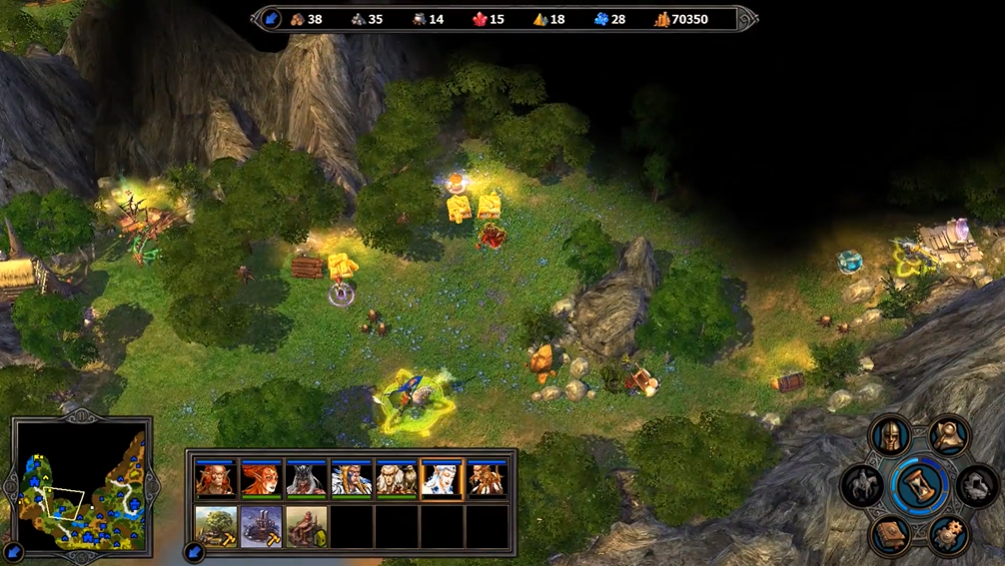Click the magnifying glass map icon
Screen dimensions: 1005x566
tap(946, 436)
